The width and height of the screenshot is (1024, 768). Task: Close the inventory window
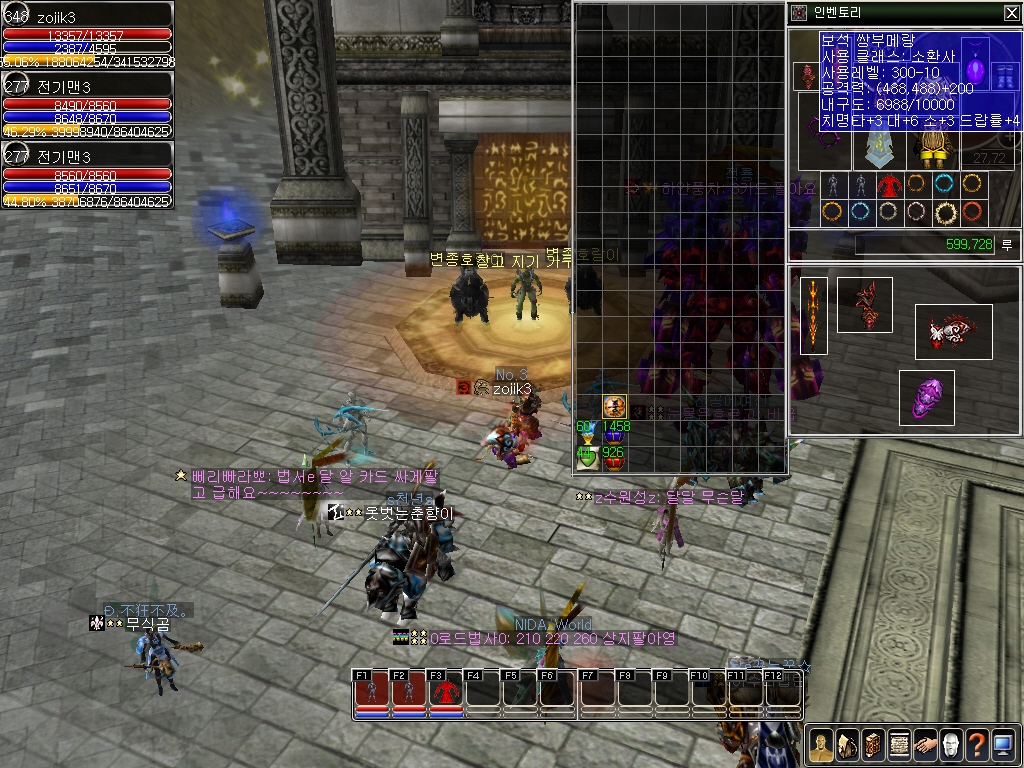tap(1010, 13)
